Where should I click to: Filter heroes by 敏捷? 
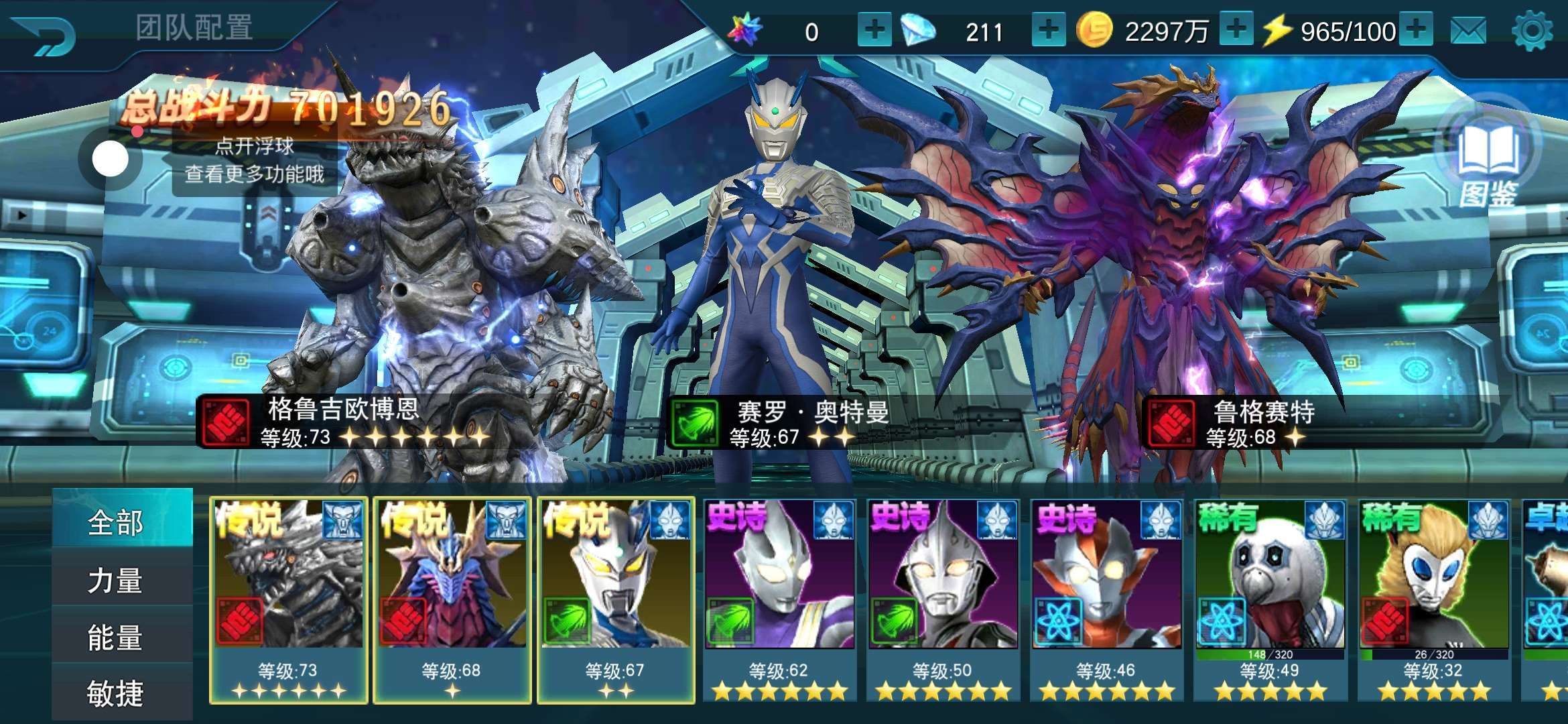[x=115, y=693]
